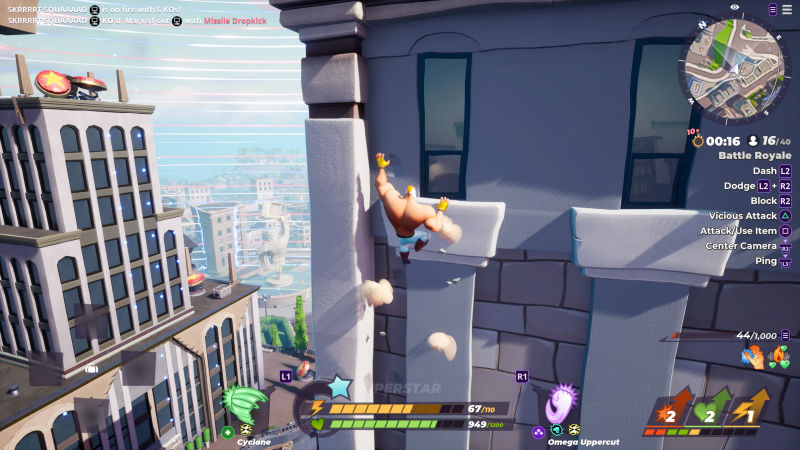Click the blue Superstar star icon
Viewport: 800px width, 450px height.
coord(340,386)
